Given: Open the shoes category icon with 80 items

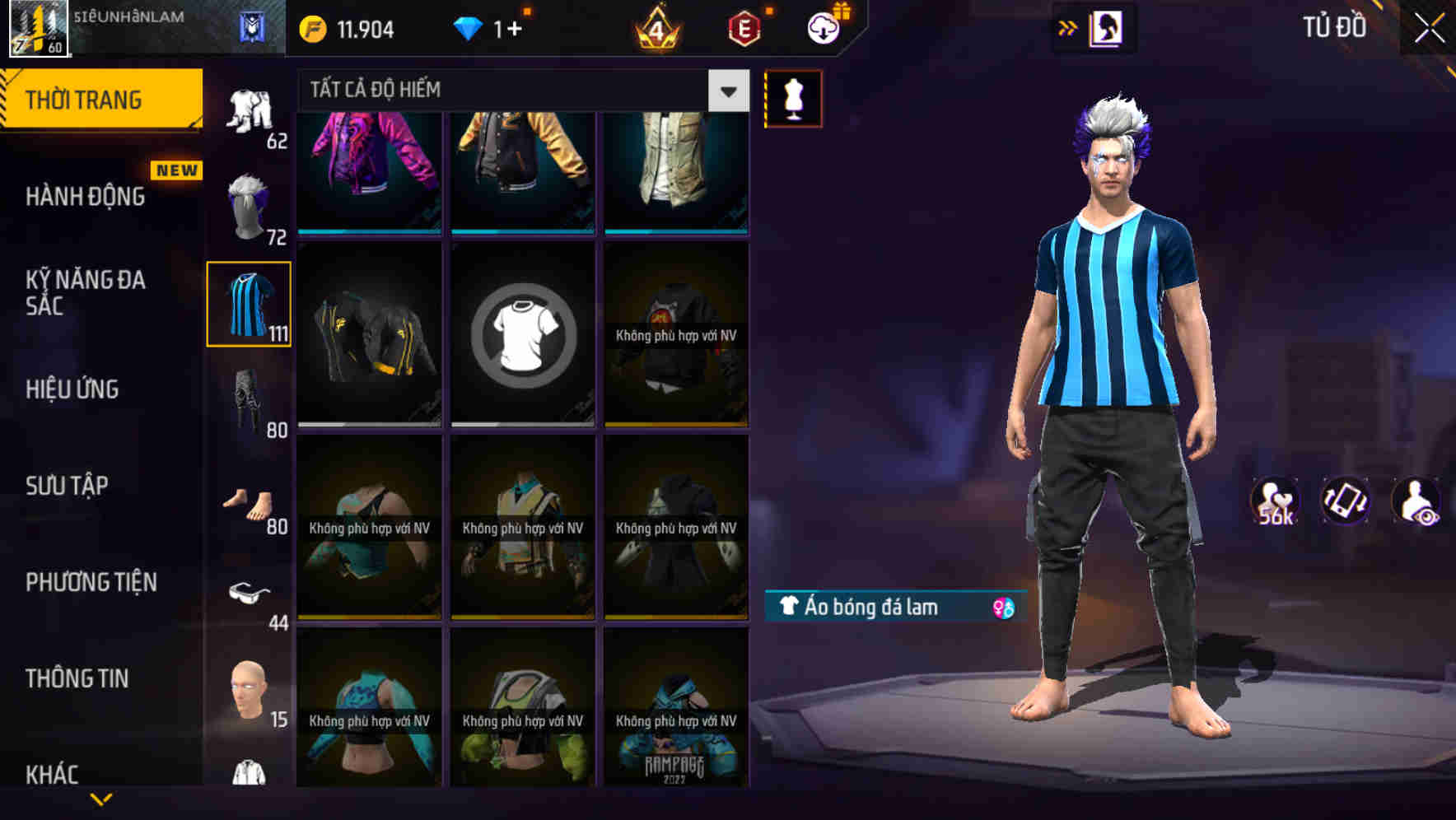Looking at the screenshot, I should tap(249, 502).
